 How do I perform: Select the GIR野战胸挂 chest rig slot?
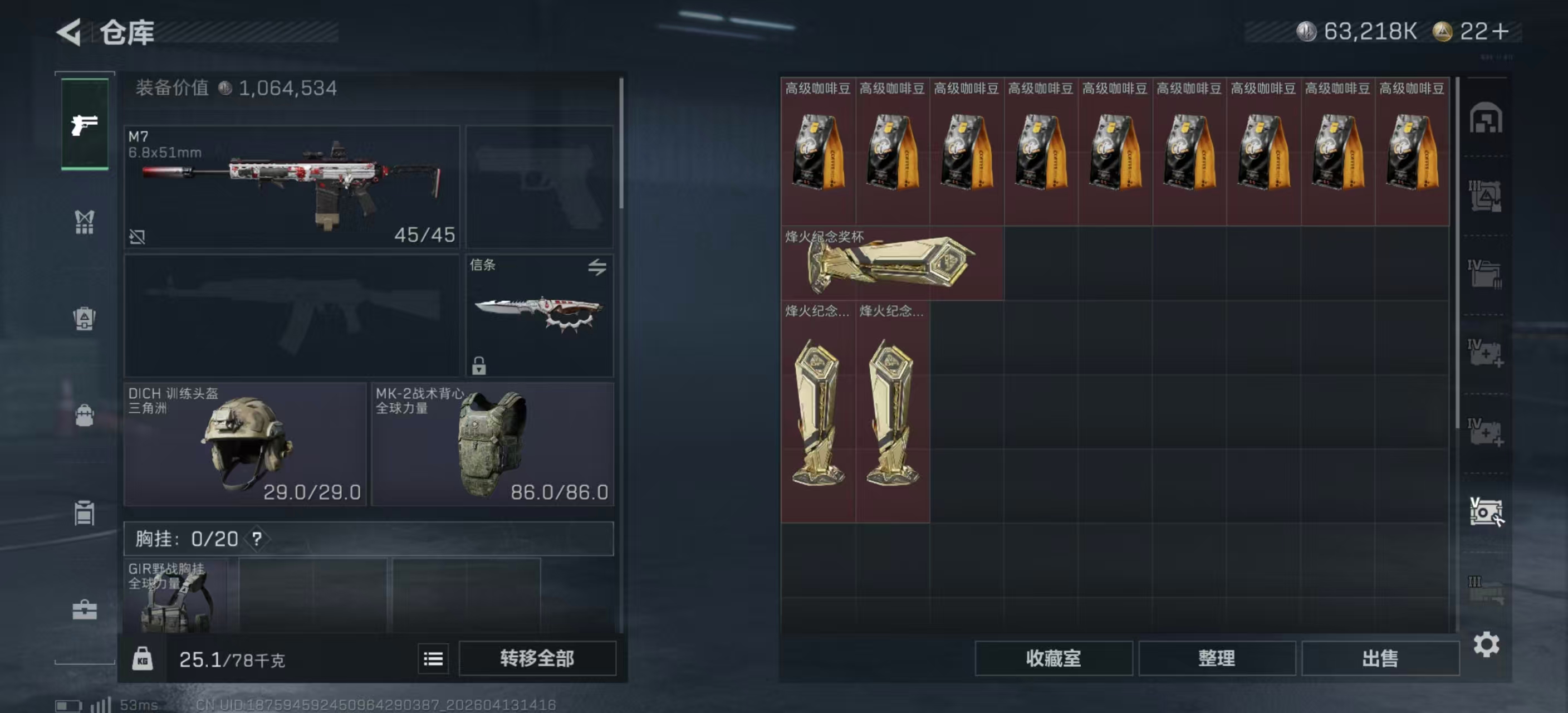click(175, 595)
